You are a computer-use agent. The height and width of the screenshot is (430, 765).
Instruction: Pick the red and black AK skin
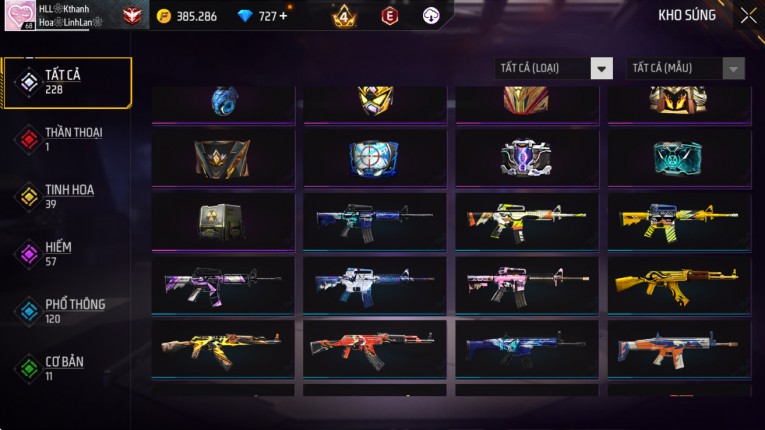coord(374,348)
